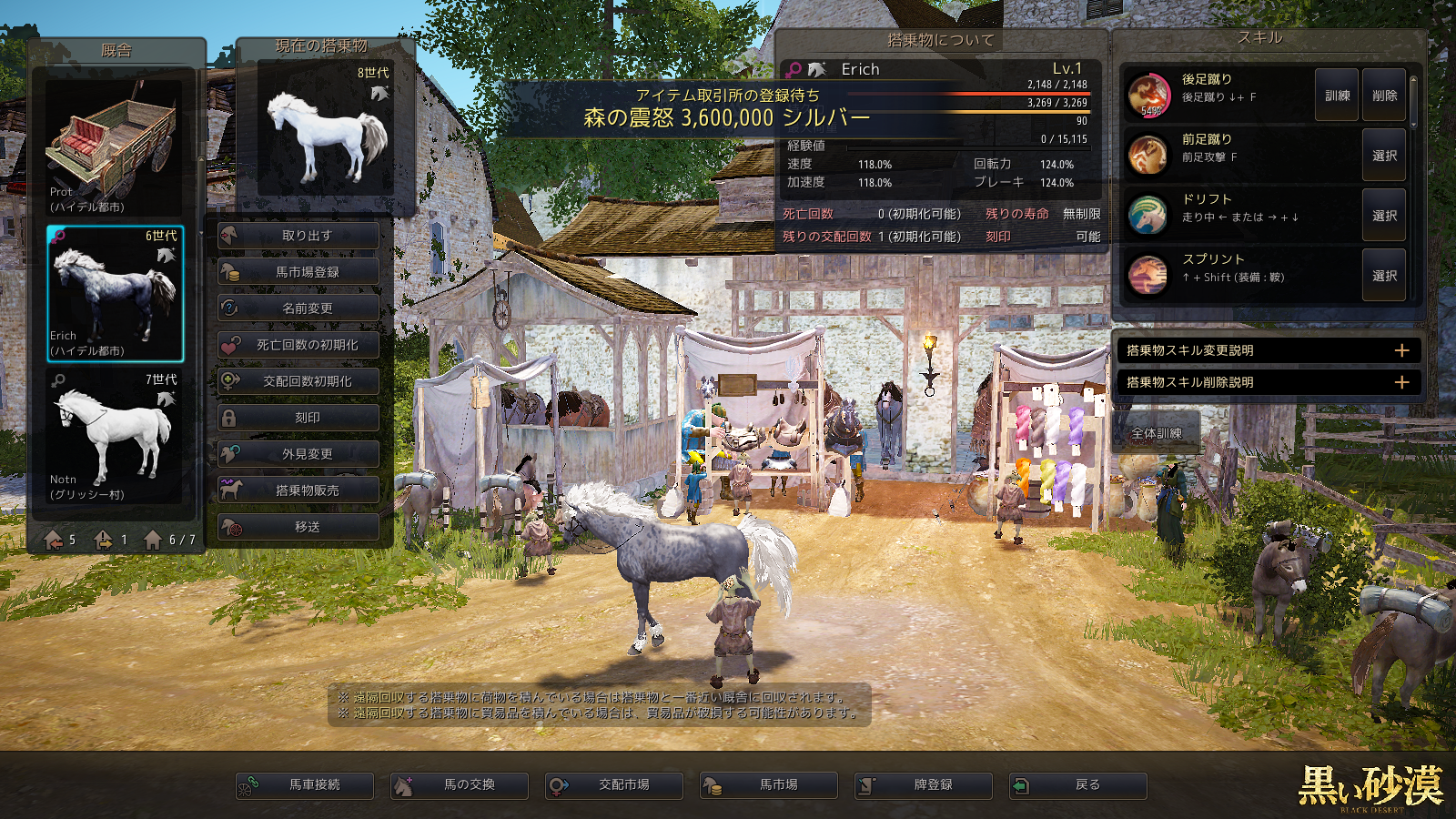Reset death count with 死亡回数の初期化
This screenshot has width=1456, height=819.
tap(298, 345)
